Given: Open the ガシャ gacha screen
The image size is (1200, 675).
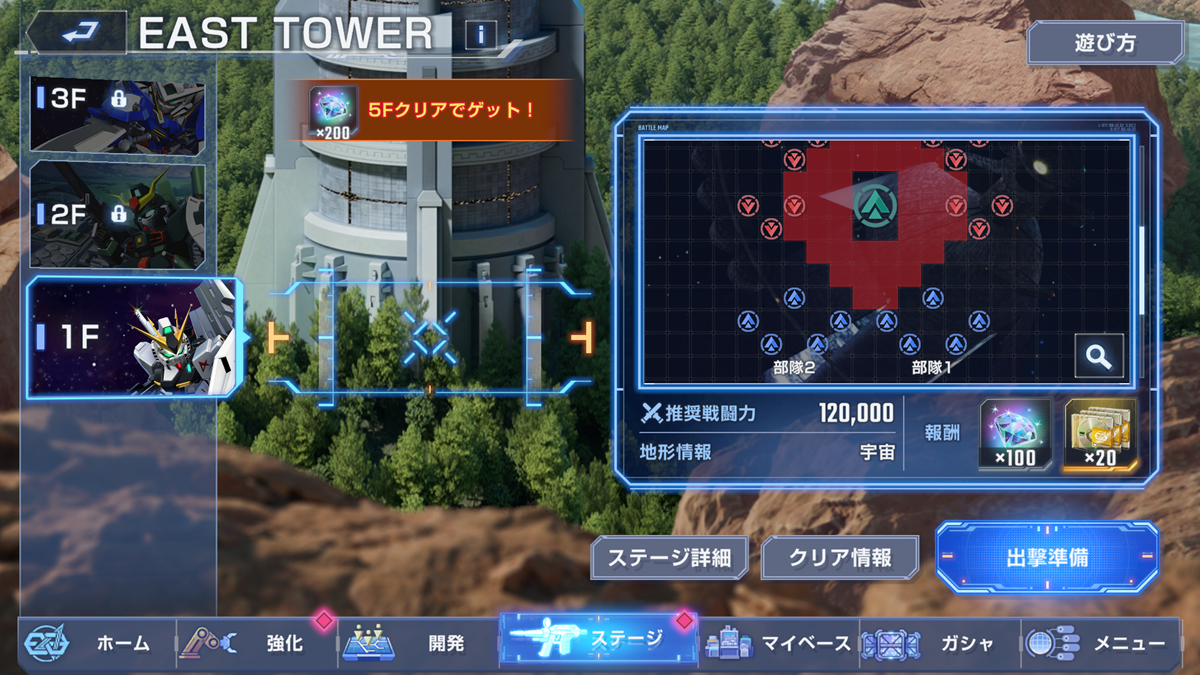Looking at the screenshot, I should point(940,643).
